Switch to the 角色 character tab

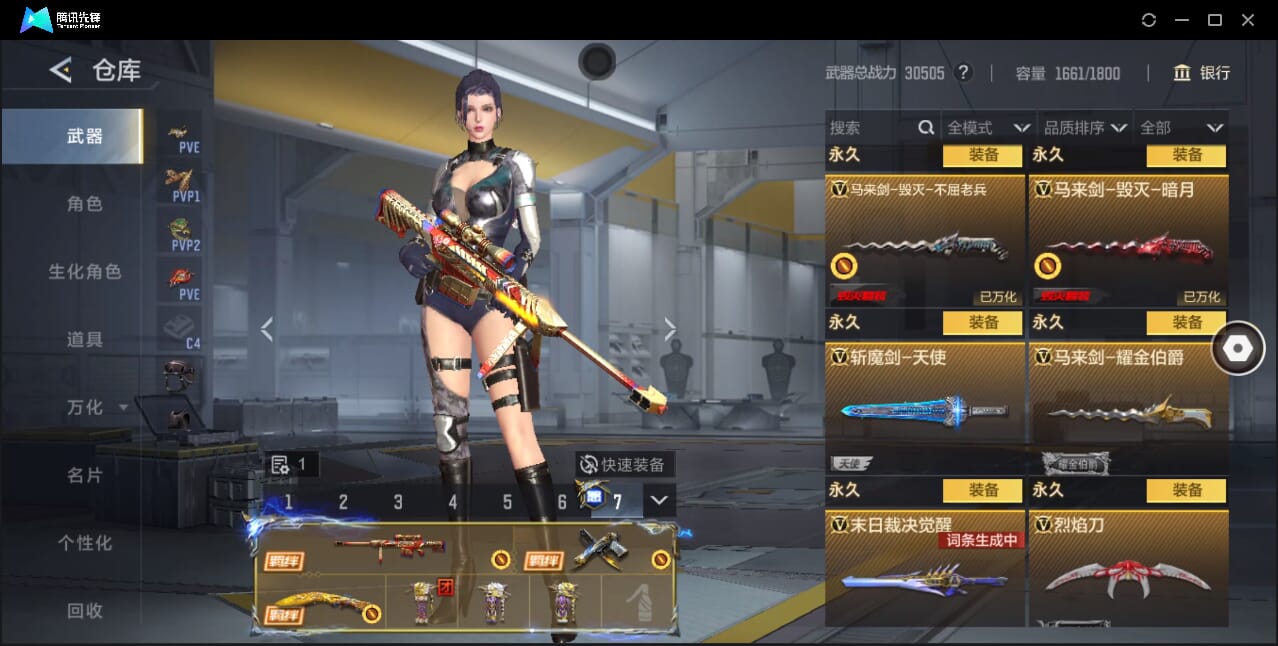pos(85,204)
